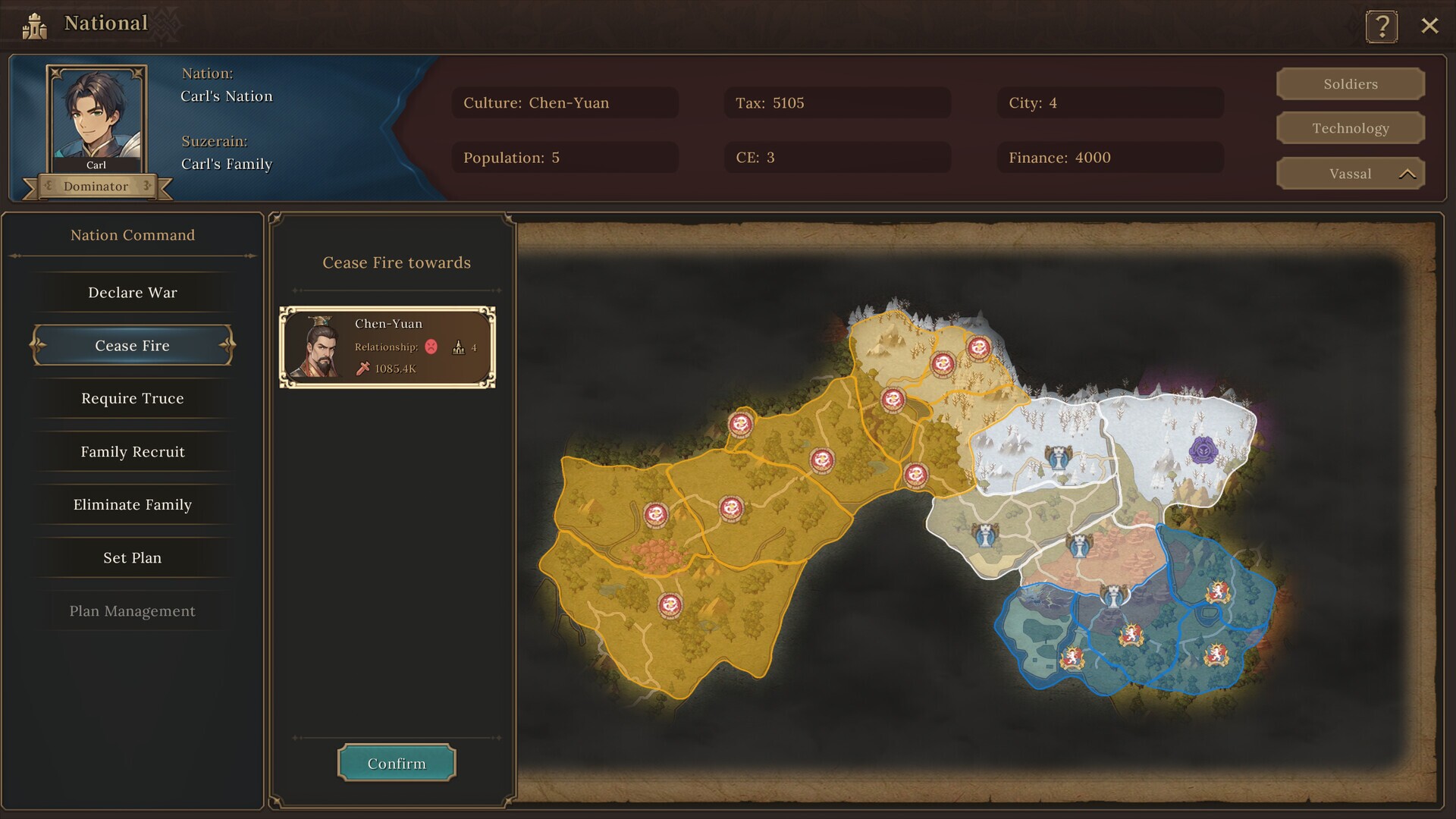This screenshot has height=819, width=1456.
Task: Open the Technology panel
Action: pos(1351,128)
